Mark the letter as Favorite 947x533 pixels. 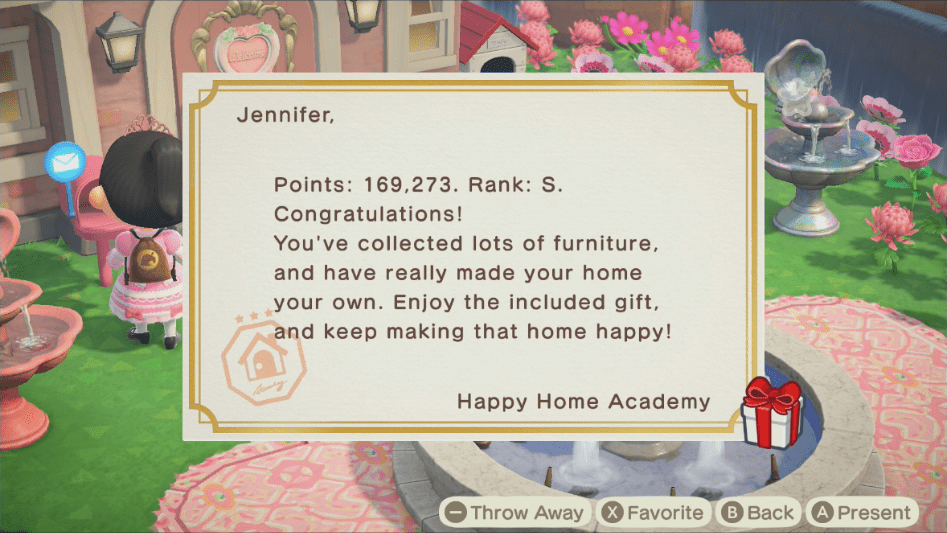point(652,513)
